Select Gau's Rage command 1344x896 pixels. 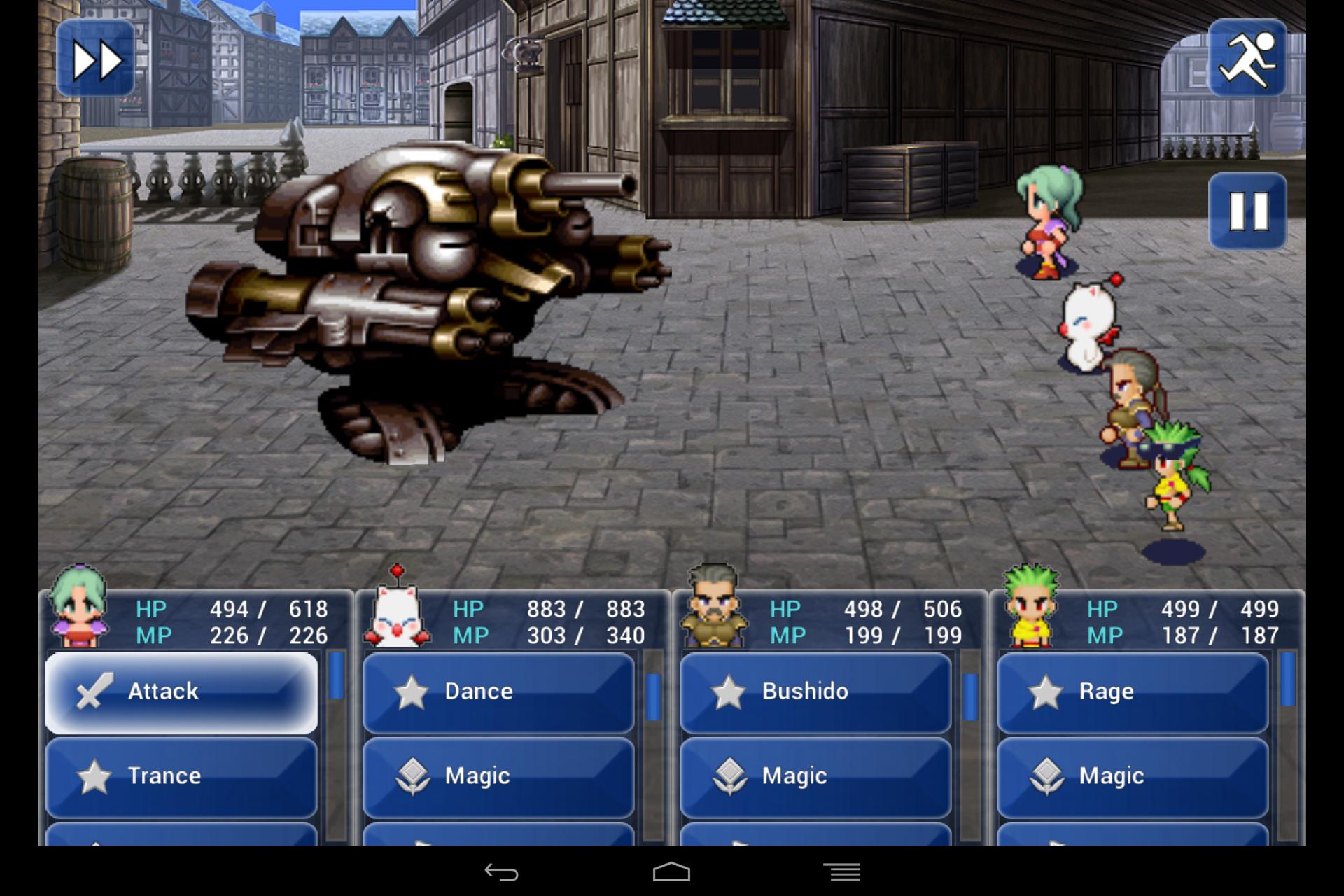(1133, 692)
